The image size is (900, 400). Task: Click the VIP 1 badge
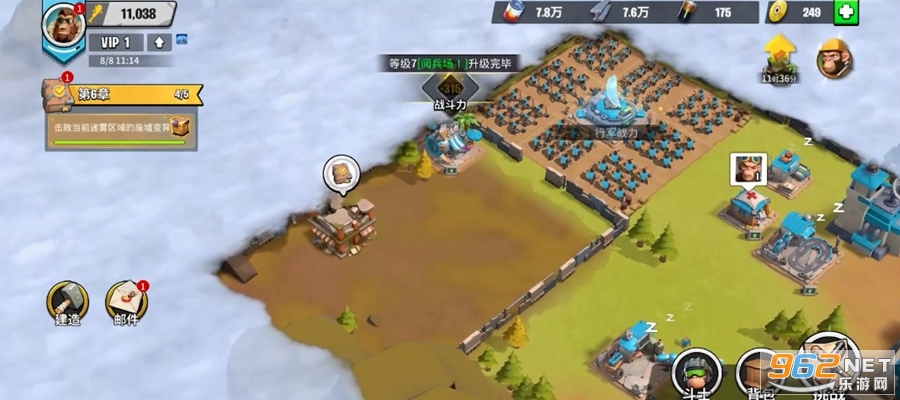[x=116, y=42]
